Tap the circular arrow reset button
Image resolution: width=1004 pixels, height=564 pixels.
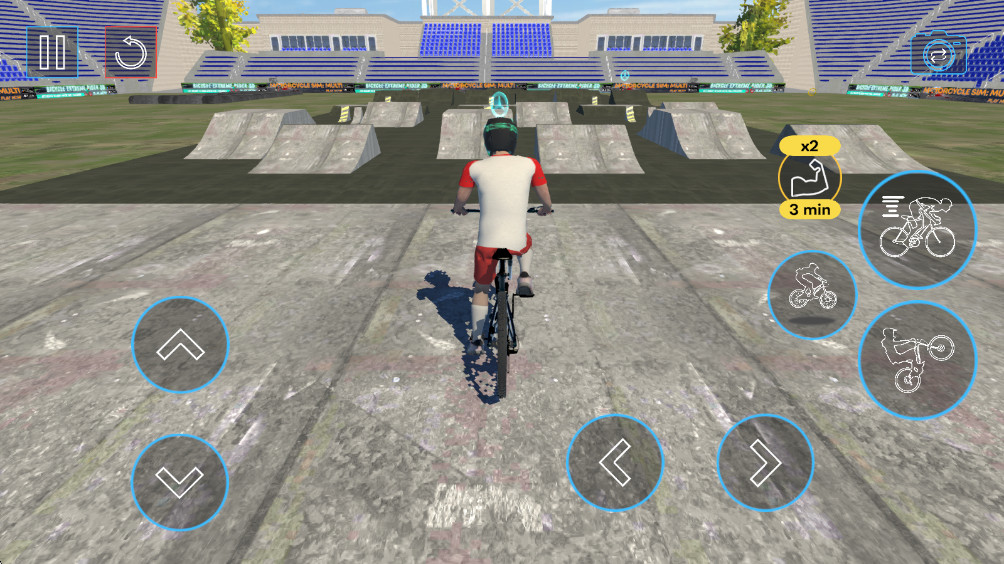tap(130, 52)
